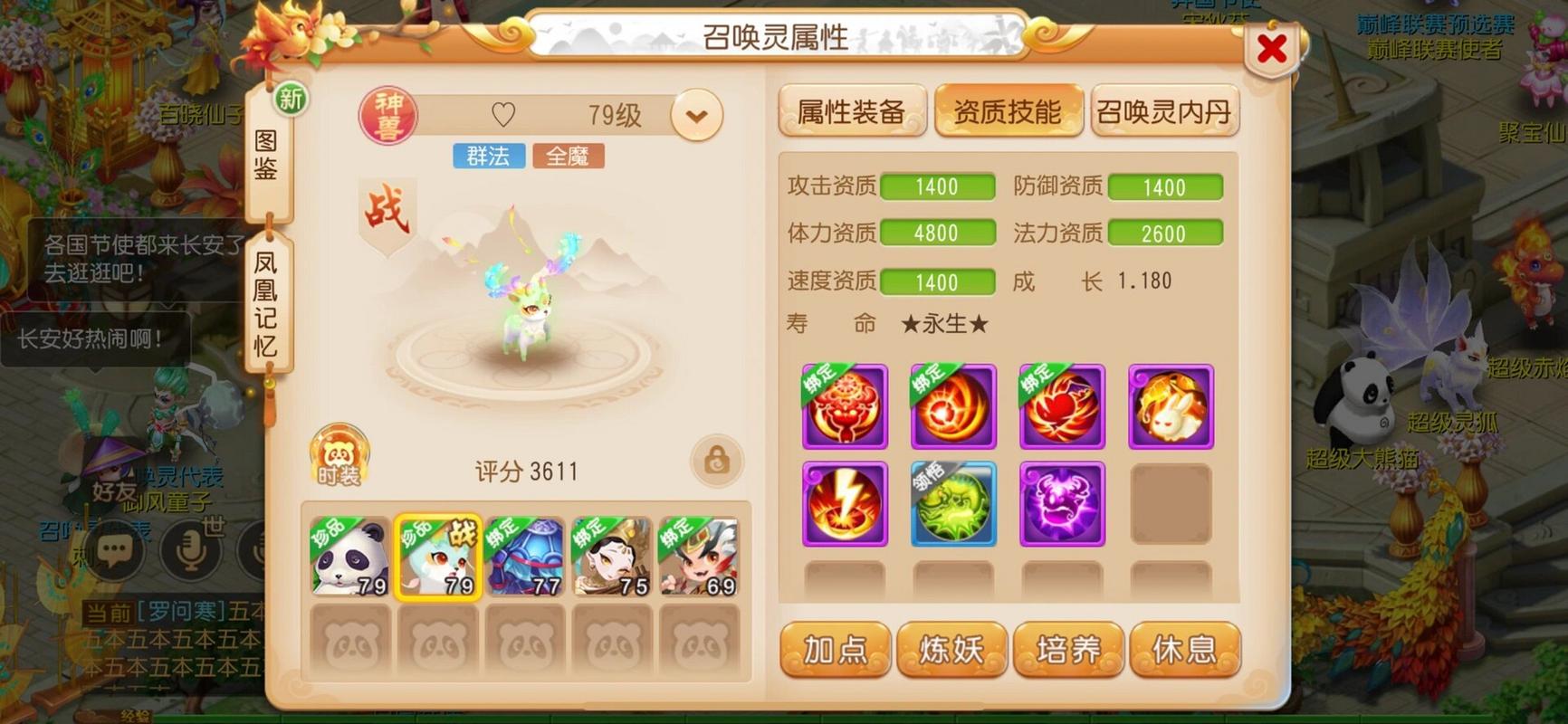
Task: Toggle the heart favorite icon
Action: (x=503, y=114)
